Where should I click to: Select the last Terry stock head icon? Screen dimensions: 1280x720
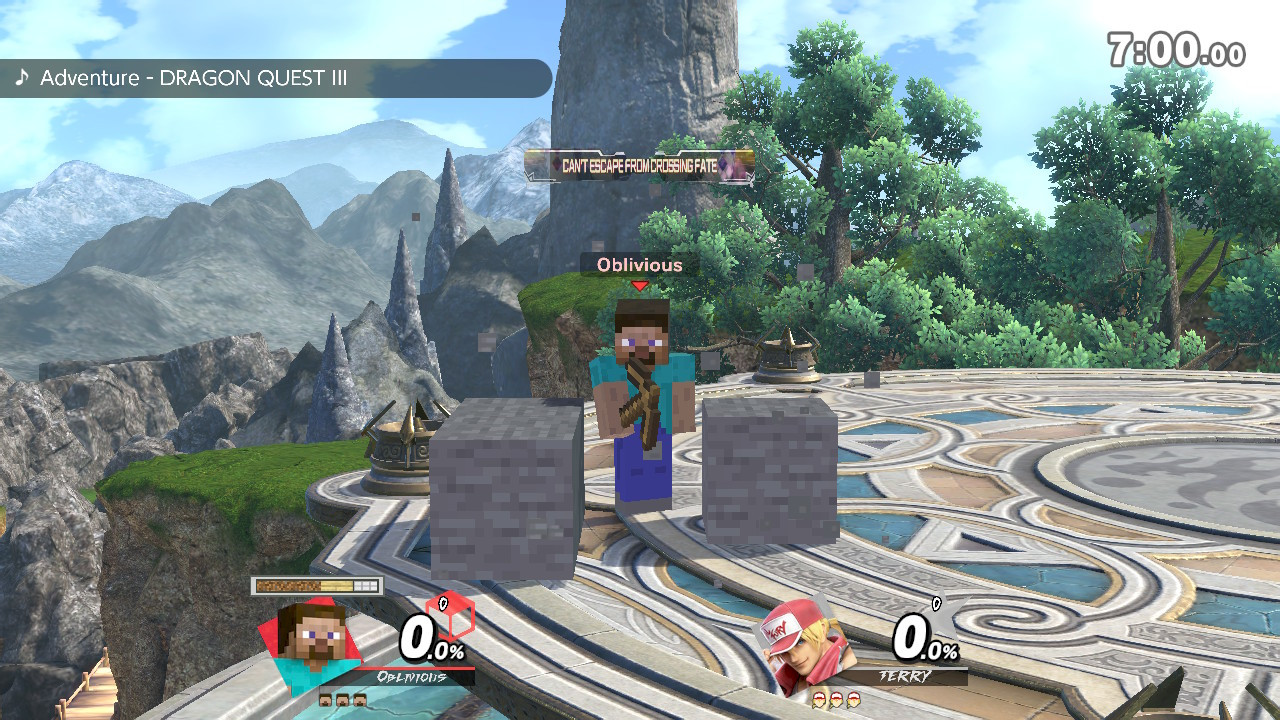[x=853, y=700]
